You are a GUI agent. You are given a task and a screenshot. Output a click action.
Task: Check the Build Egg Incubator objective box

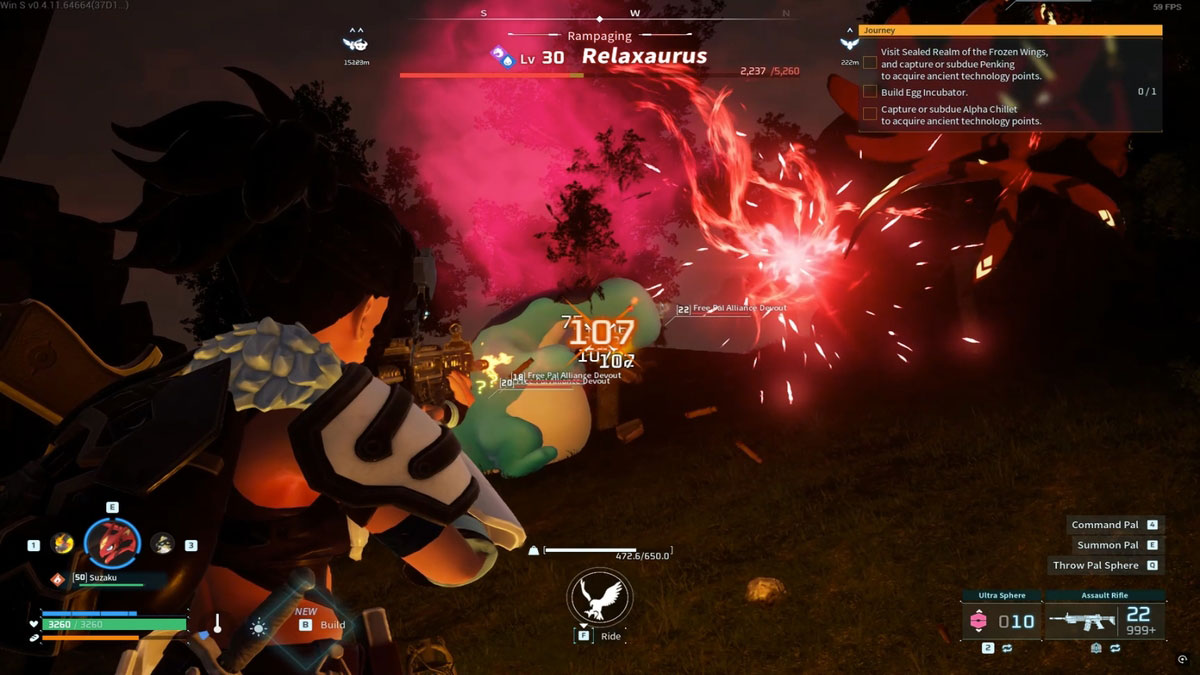coord(870,92)
